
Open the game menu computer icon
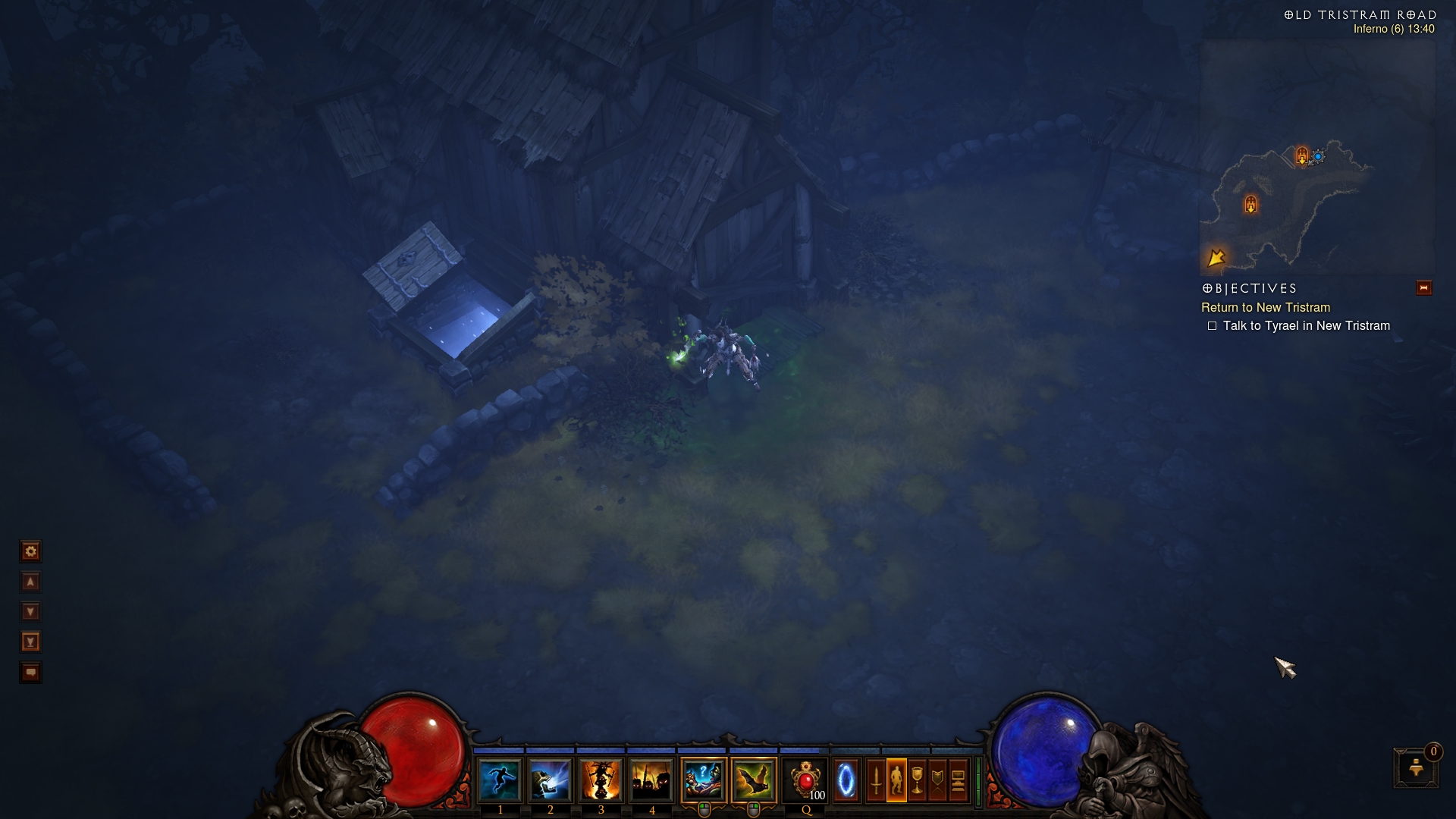click(x=958, y=780)
